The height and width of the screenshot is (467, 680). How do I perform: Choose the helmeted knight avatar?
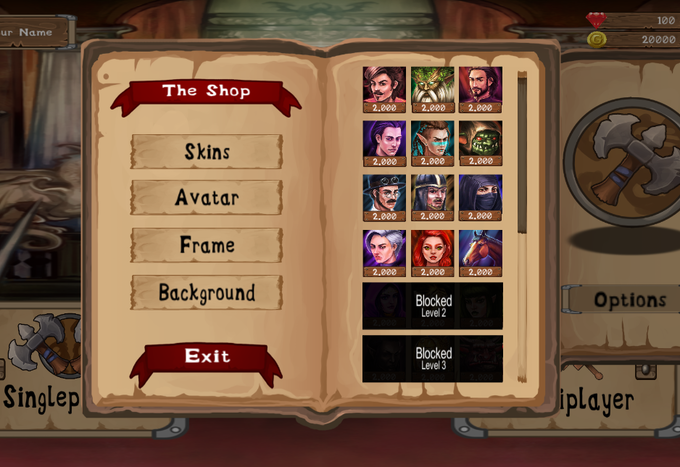coord(432,196)
